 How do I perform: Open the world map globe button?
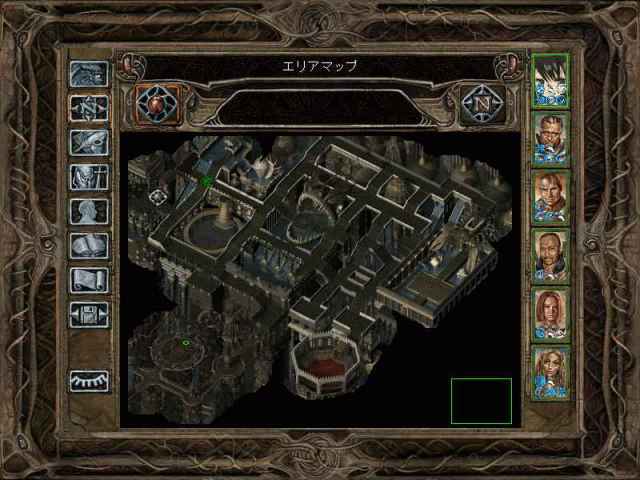(x=157, y=103)
